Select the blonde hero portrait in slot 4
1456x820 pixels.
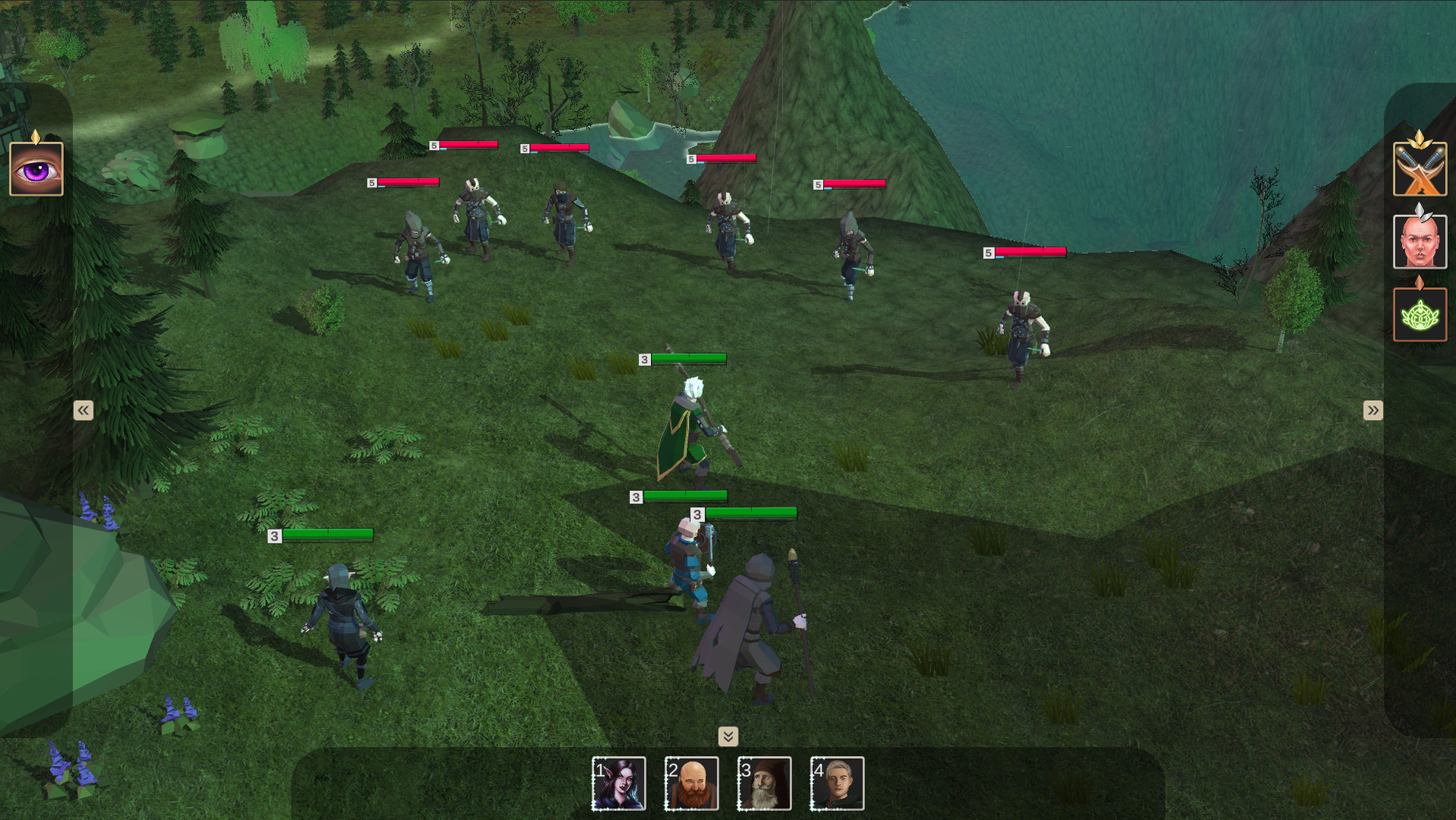coord(837,783)
